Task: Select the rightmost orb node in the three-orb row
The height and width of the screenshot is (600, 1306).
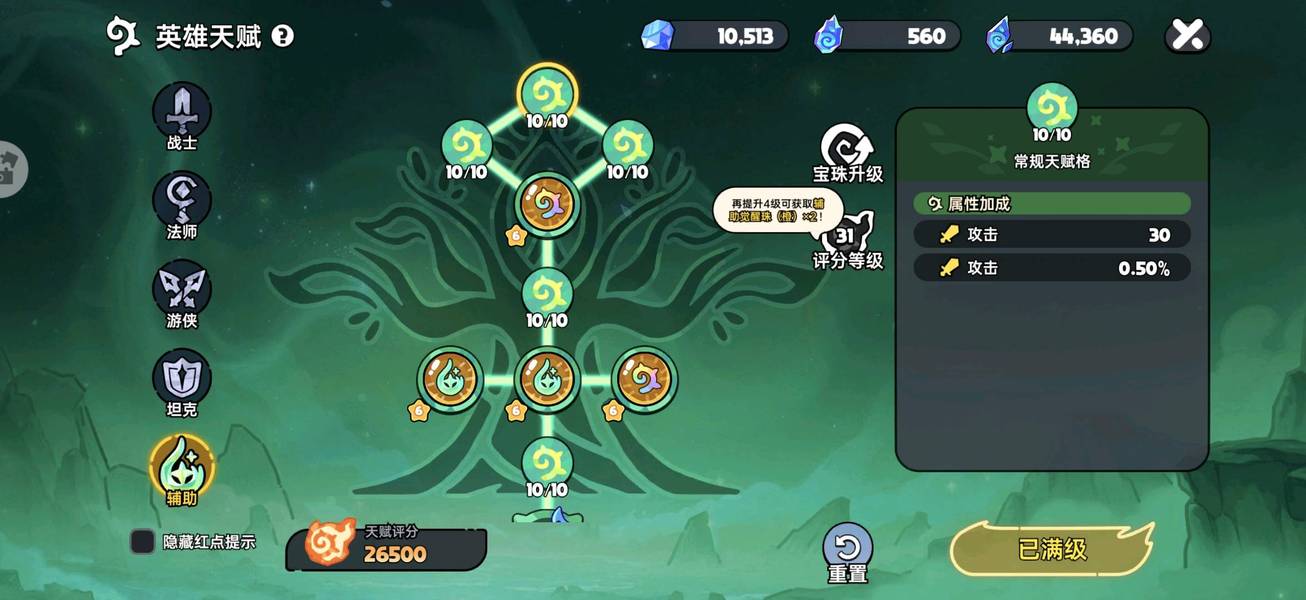Action: tap(645, 380)
